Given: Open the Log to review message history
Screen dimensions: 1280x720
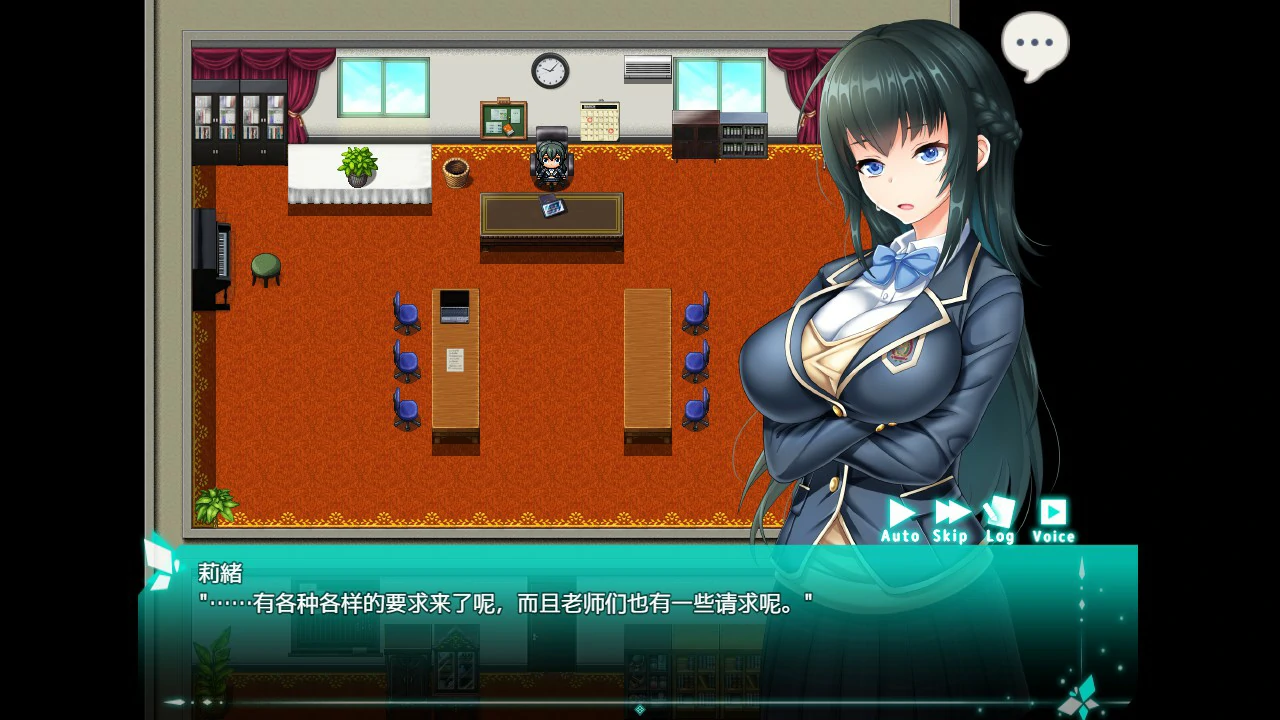Looking at the screenshot, I should pyautogui.click(x=1001, y=518).
